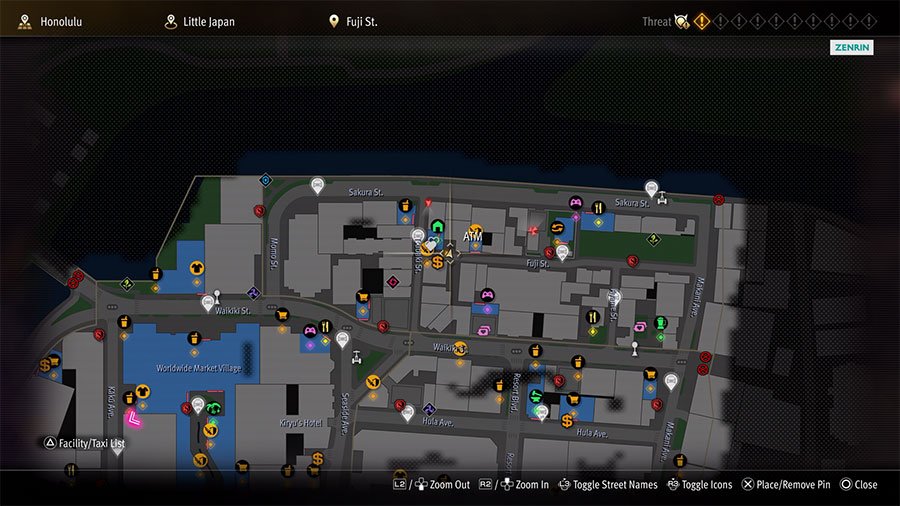This screenshot has width=900, height=506.
Task: Pick the clothing shirt marker beside Momo St.
Action: 197,267
